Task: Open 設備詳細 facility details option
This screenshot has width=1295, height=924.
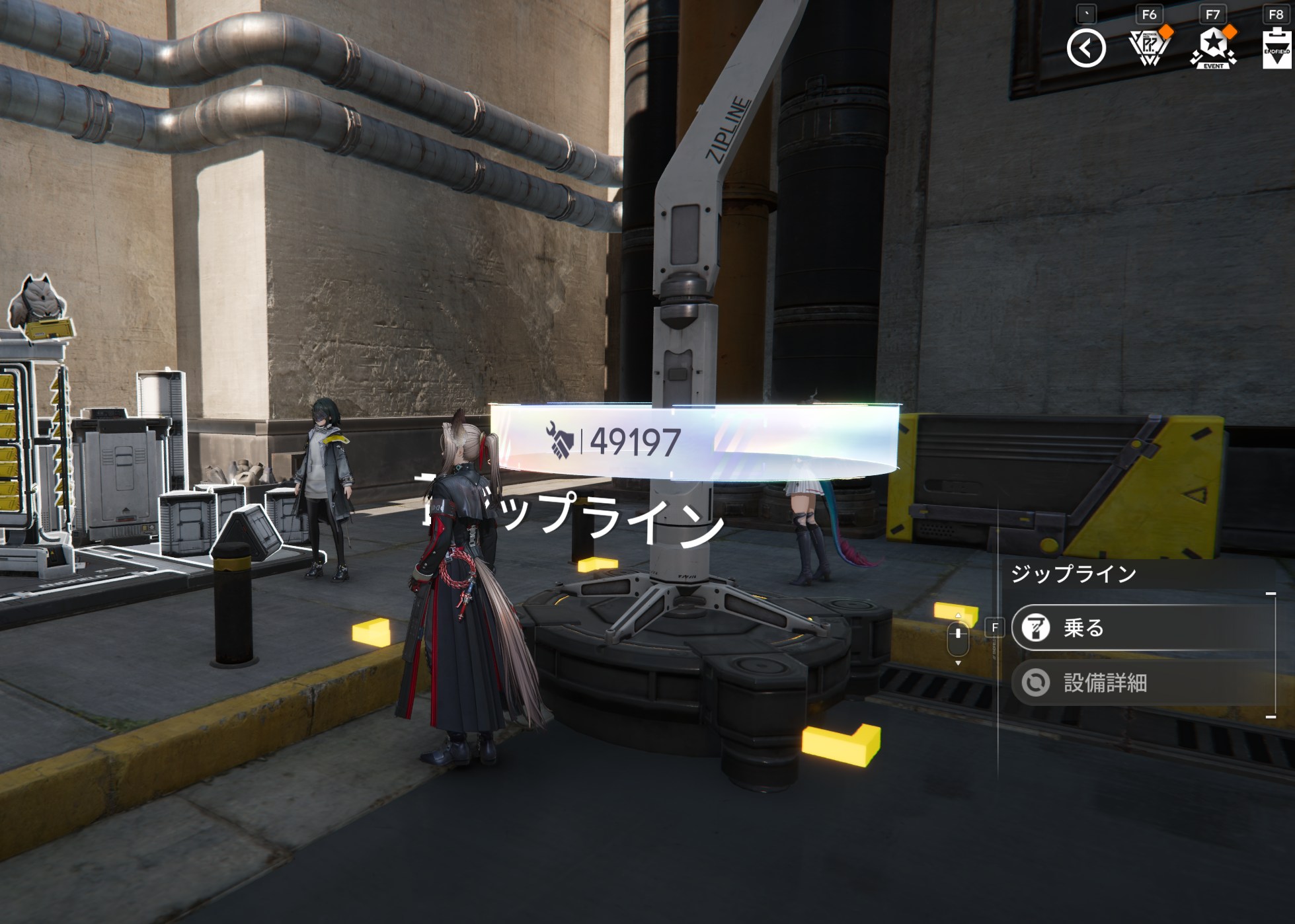Action: (x=1142, y=683)
